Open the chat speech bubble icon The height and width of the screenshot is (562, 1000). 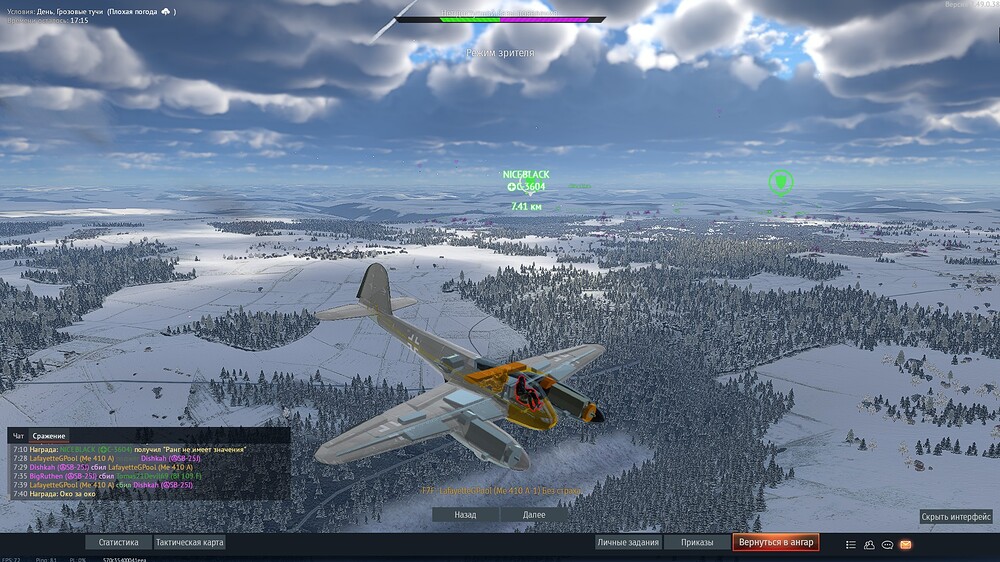(x=887, y=544)
